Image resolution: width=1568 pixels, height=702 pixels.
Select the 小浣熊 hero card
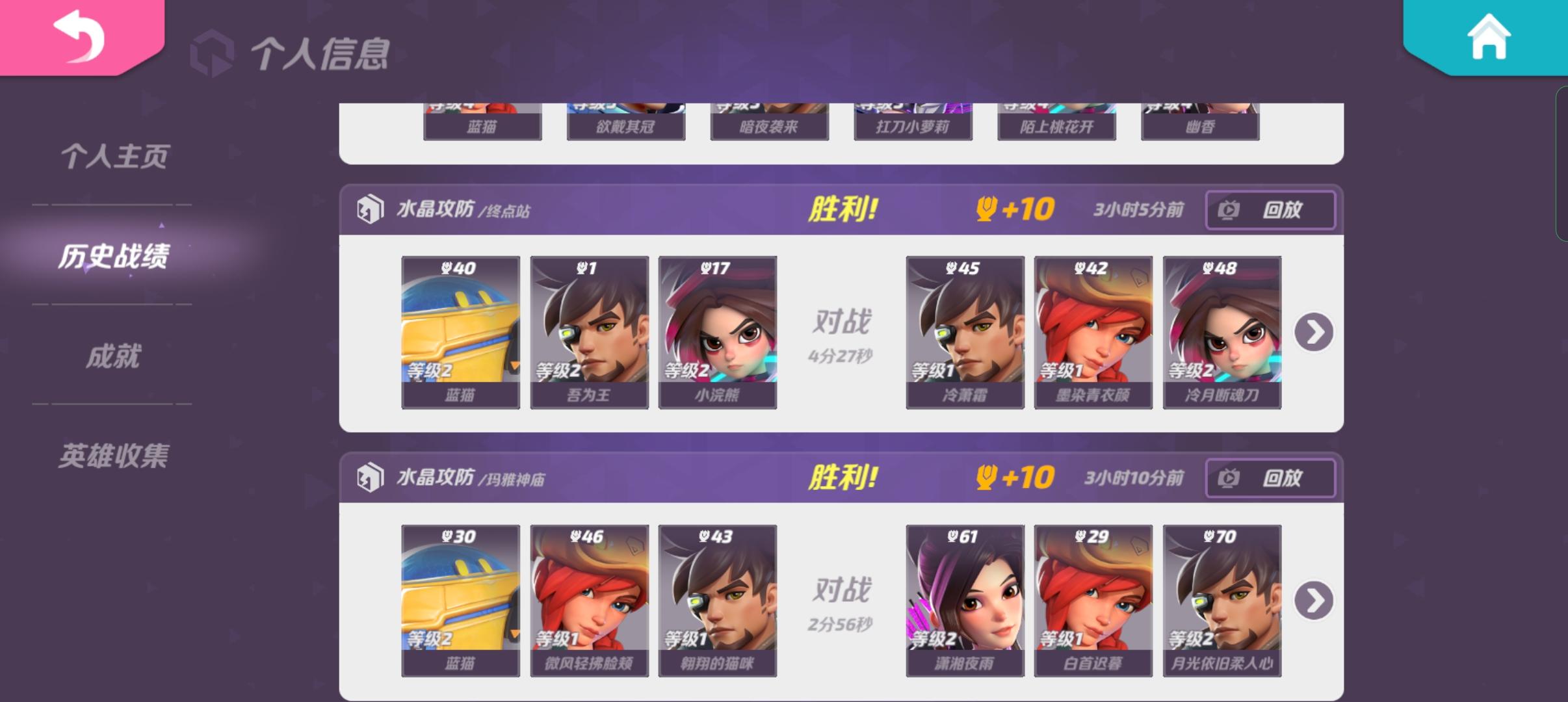click(717, 331)
